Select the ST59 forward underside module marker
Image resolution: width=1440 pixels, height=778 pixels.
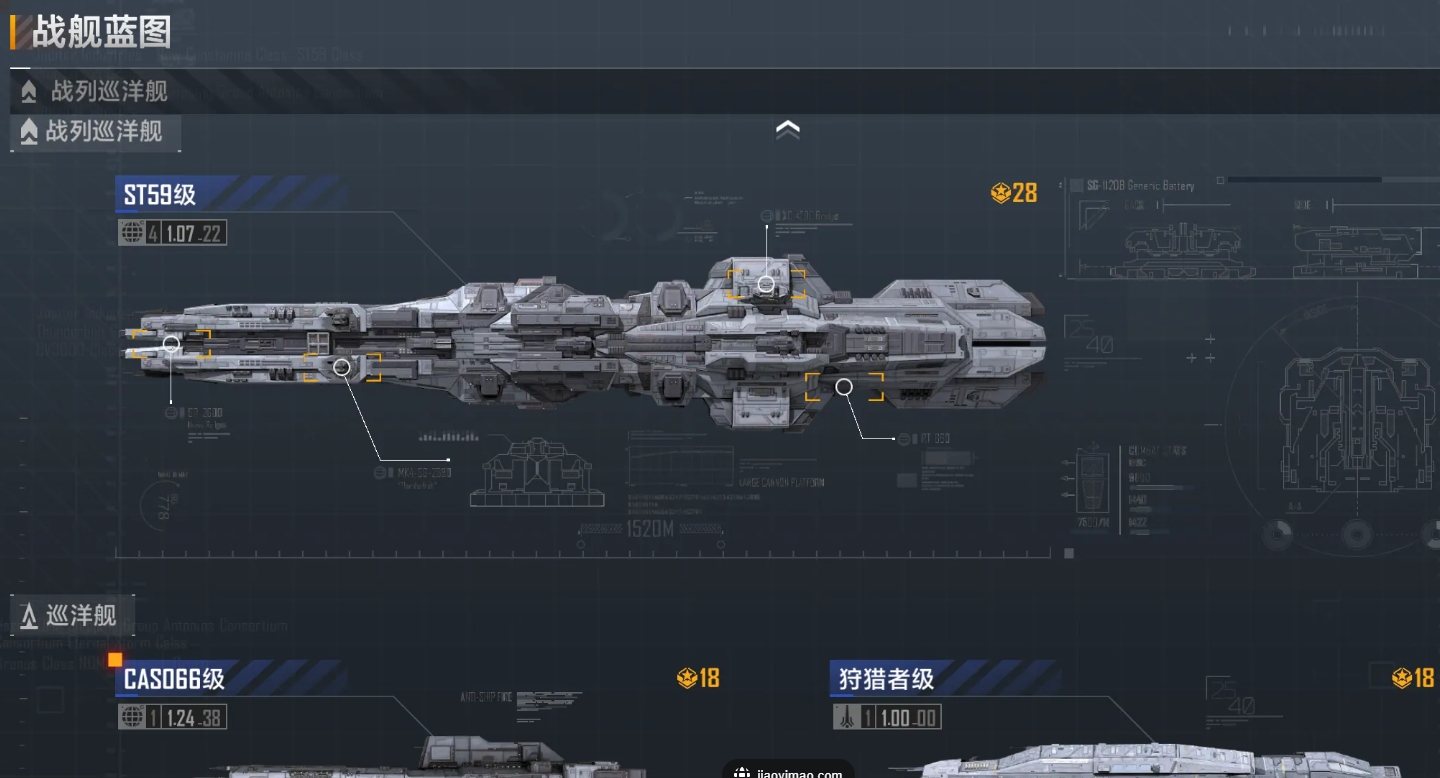click(x=342, y=367)
